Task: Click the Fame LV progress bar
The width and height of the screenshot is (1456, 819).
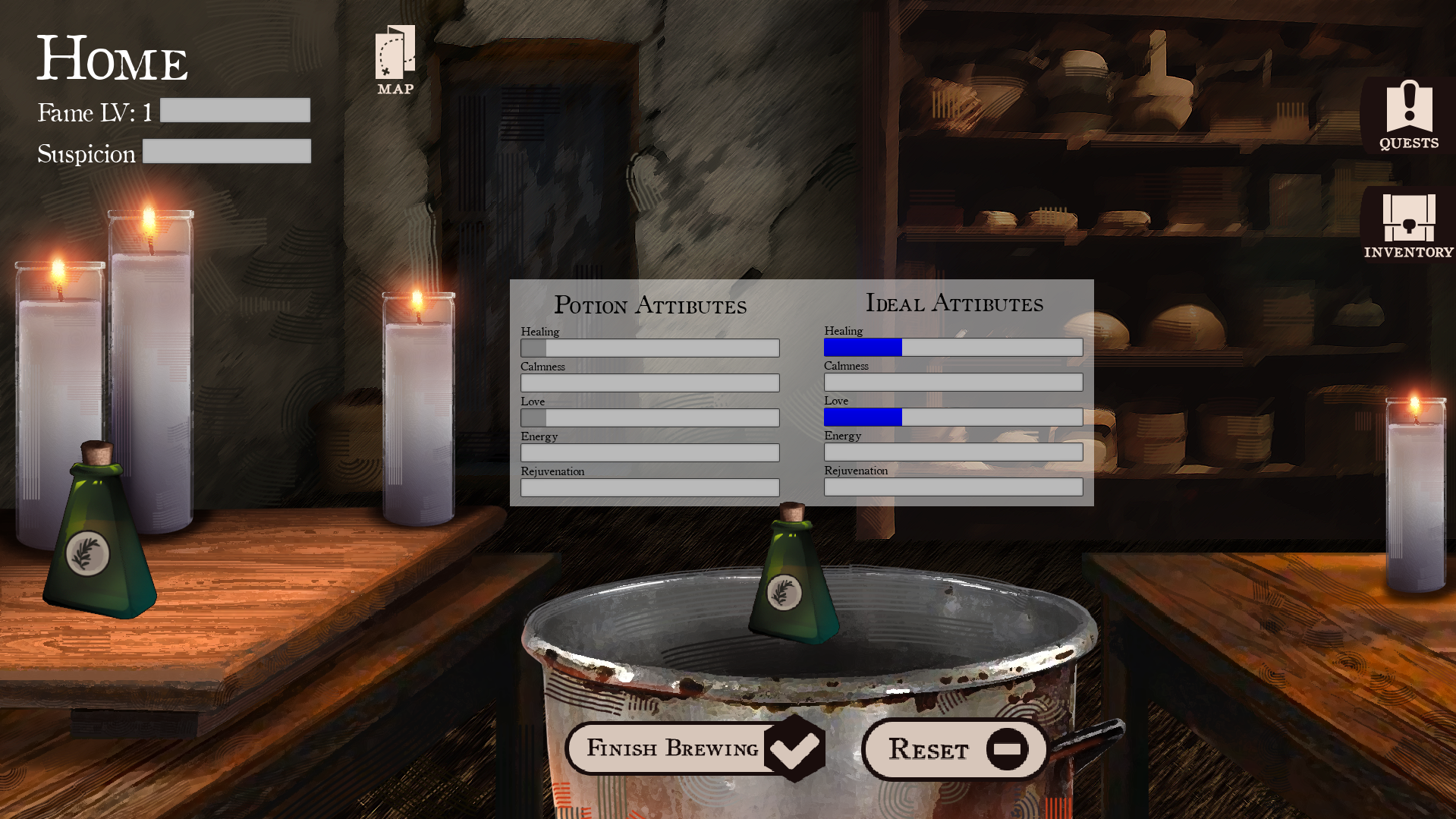Action: pyautogui.click(x=234, y=110)
